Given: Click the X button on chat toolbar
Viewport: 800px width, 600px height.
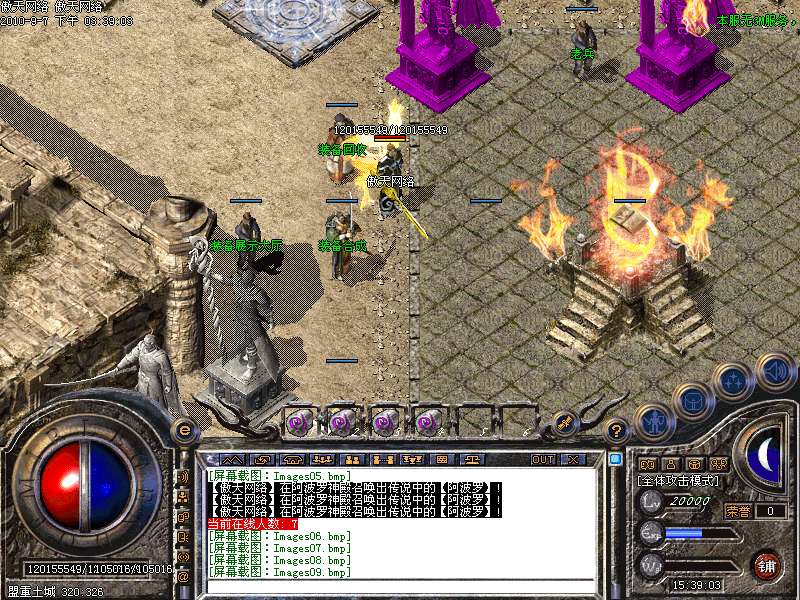Looking at the screenshot, I should click(x=573, y=460).
